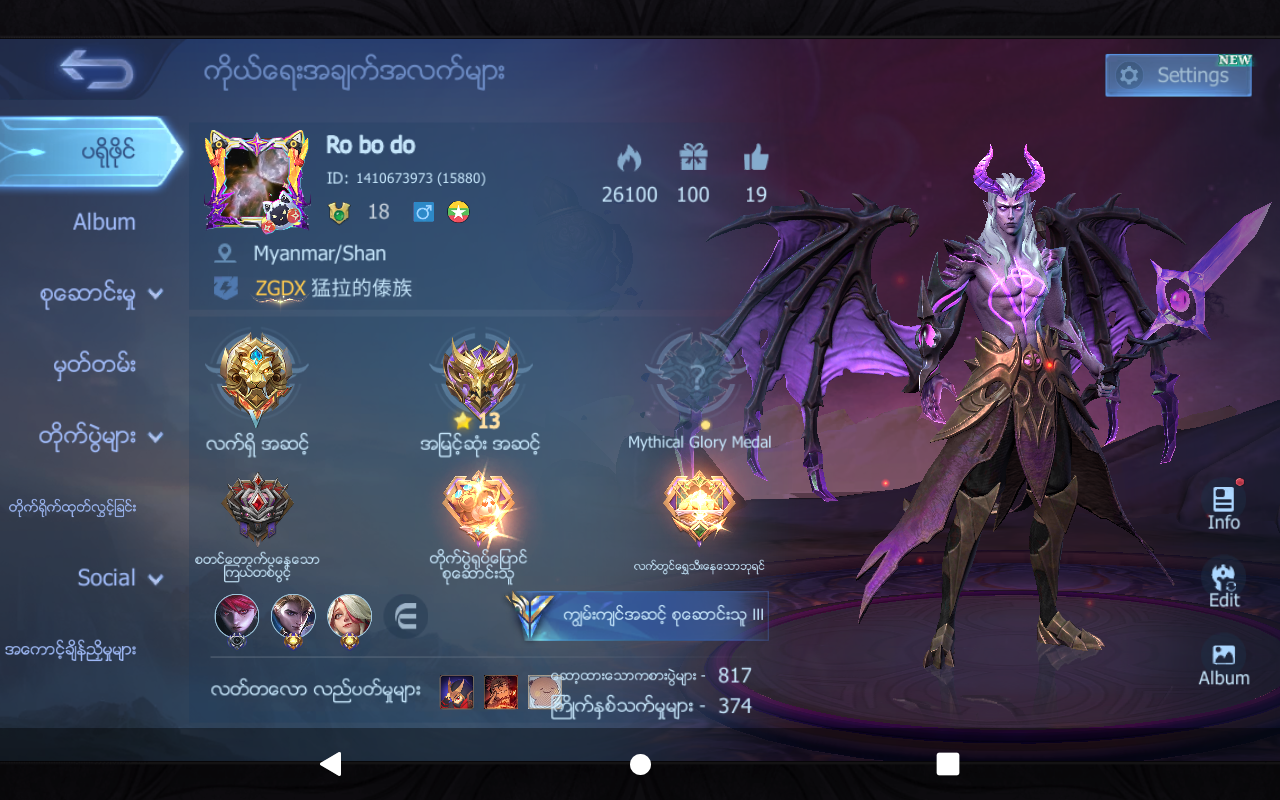Switch to the Album tab
The image size is (1280, 800).
coord(104,221)
